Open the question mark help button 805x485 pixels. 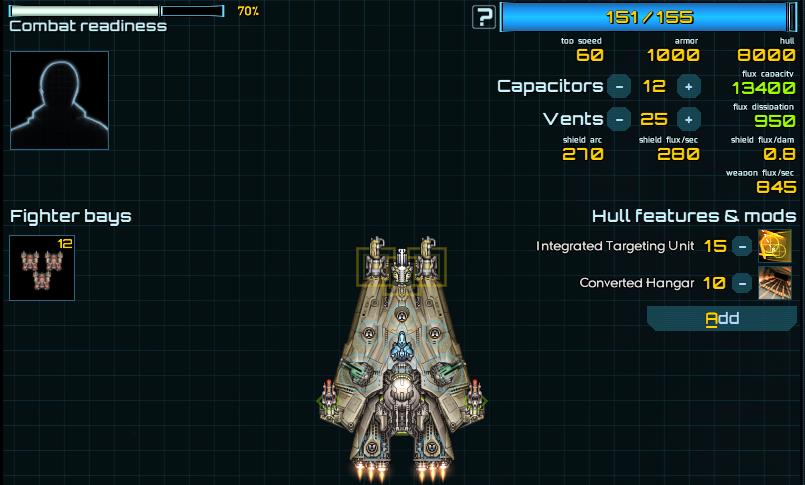[x=485, y=16]
